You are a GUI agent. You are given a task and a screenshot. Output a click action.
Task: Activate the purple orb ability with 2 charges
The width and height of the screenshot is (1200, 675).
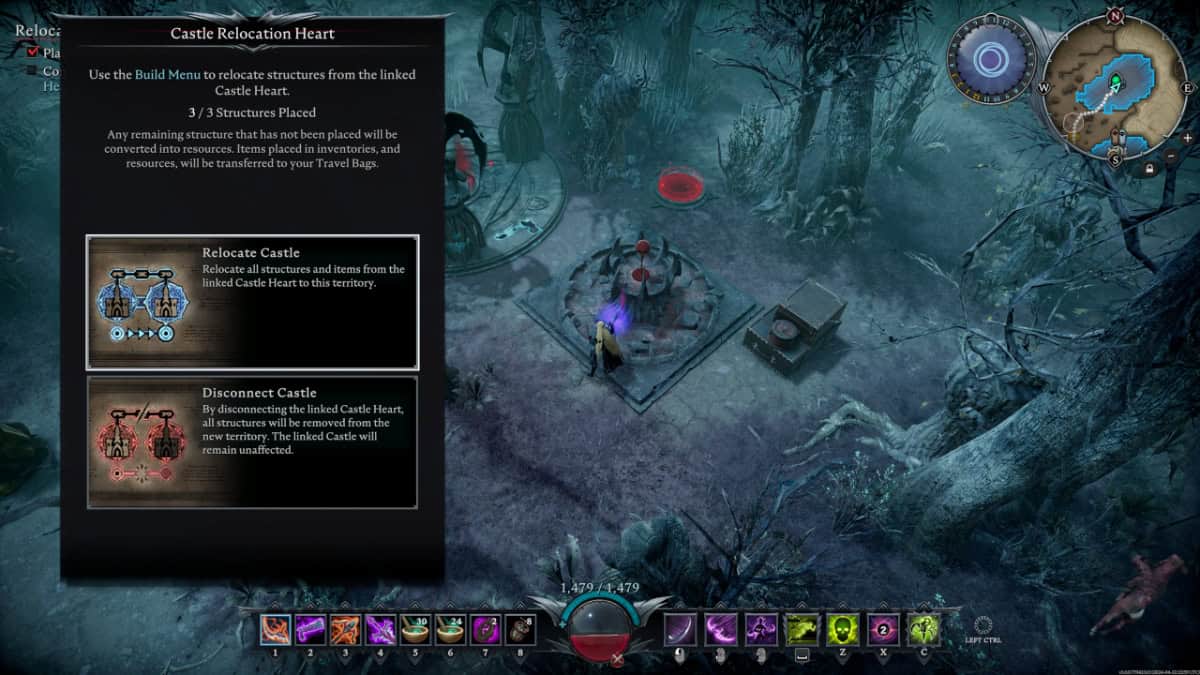pos(883,629)
